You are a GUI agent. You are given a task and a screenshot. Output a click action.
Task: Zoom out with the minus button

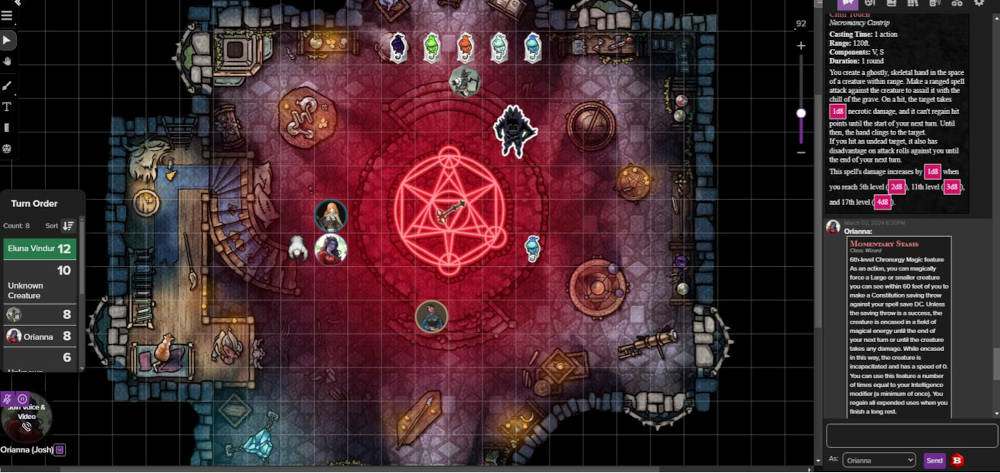click(x=801, y=152)
